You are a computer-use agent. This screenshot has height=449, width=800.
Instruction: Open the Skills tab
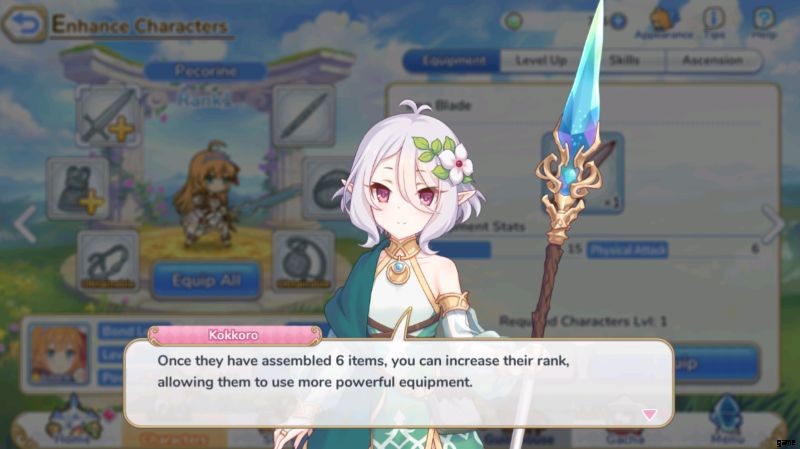(623, 61)
